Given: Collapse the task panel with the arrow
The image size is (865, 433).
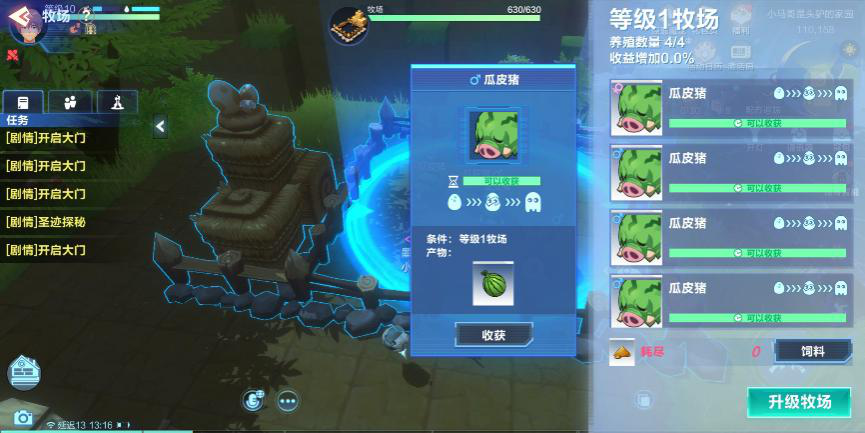Looking at the screenshot, I should coord(160,126).
